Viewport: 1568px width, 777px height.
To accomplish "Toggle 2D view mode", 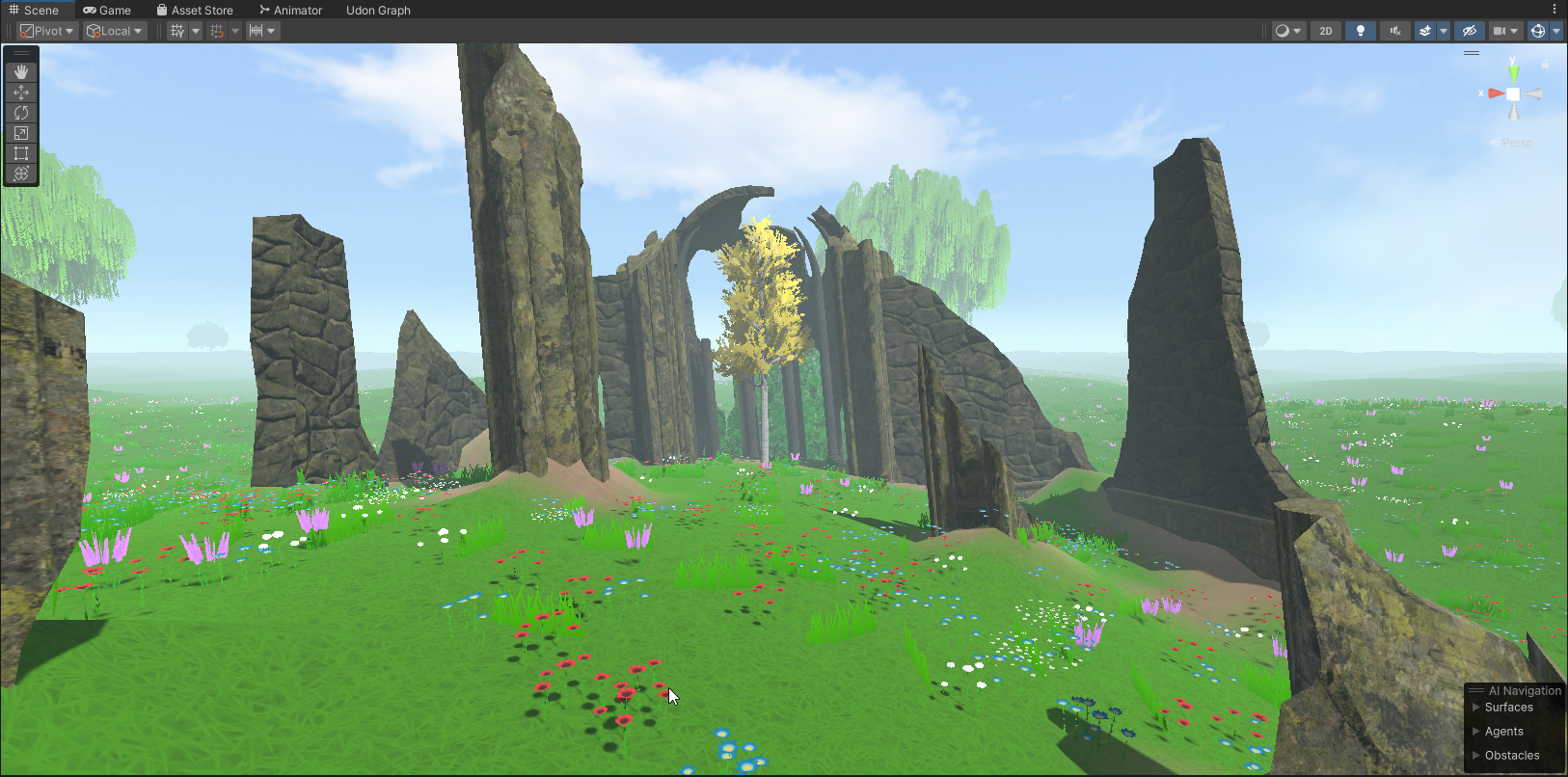I will [x=1326, y=31].
